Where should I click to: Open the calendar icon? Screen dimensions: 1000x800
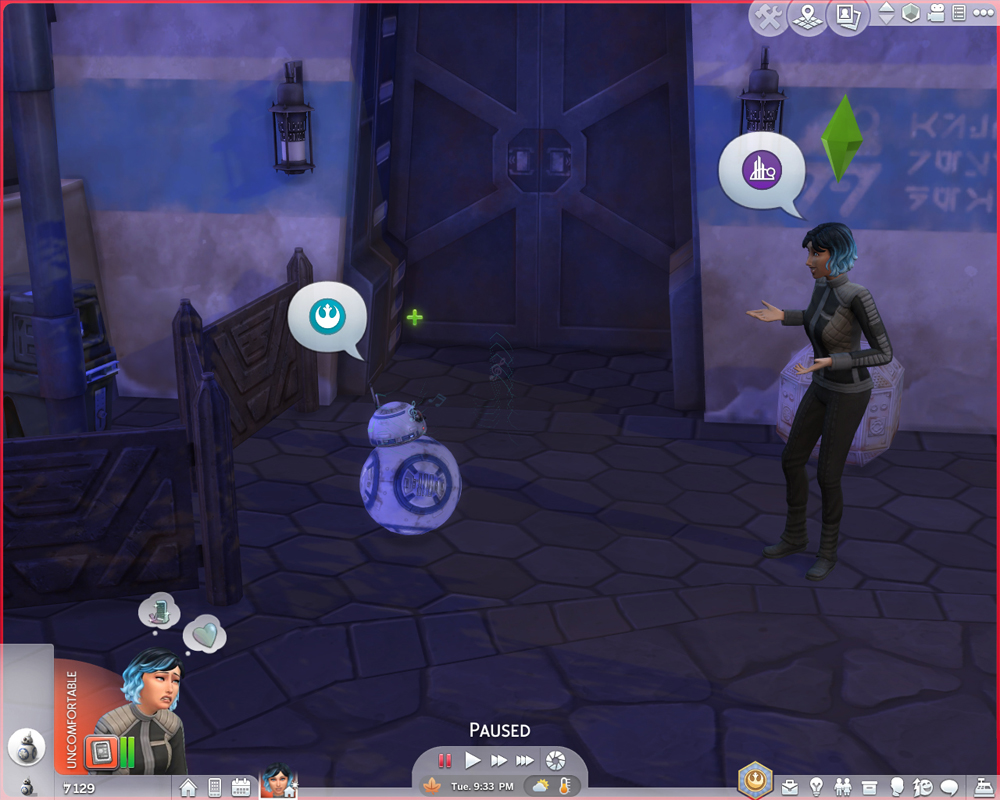point(240,787)
